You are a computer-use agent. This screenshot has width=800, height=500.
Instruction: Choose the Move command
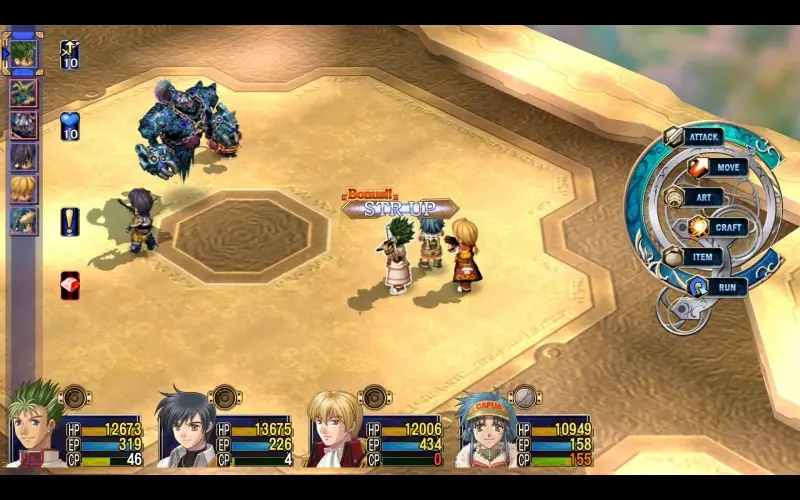click(727, 167)
